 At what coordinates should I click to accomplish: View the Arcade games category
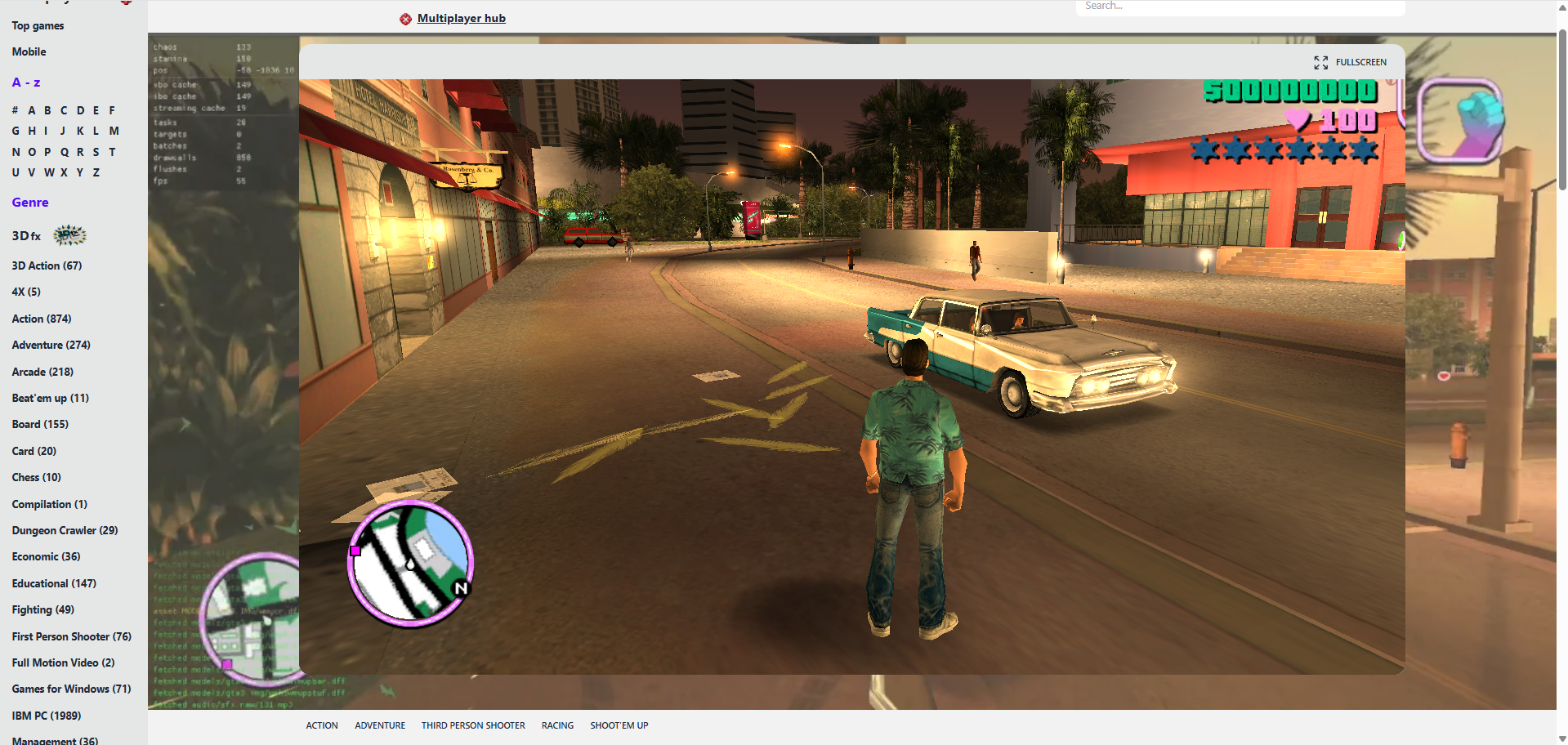pyautogui.click(x=42, y=372)
